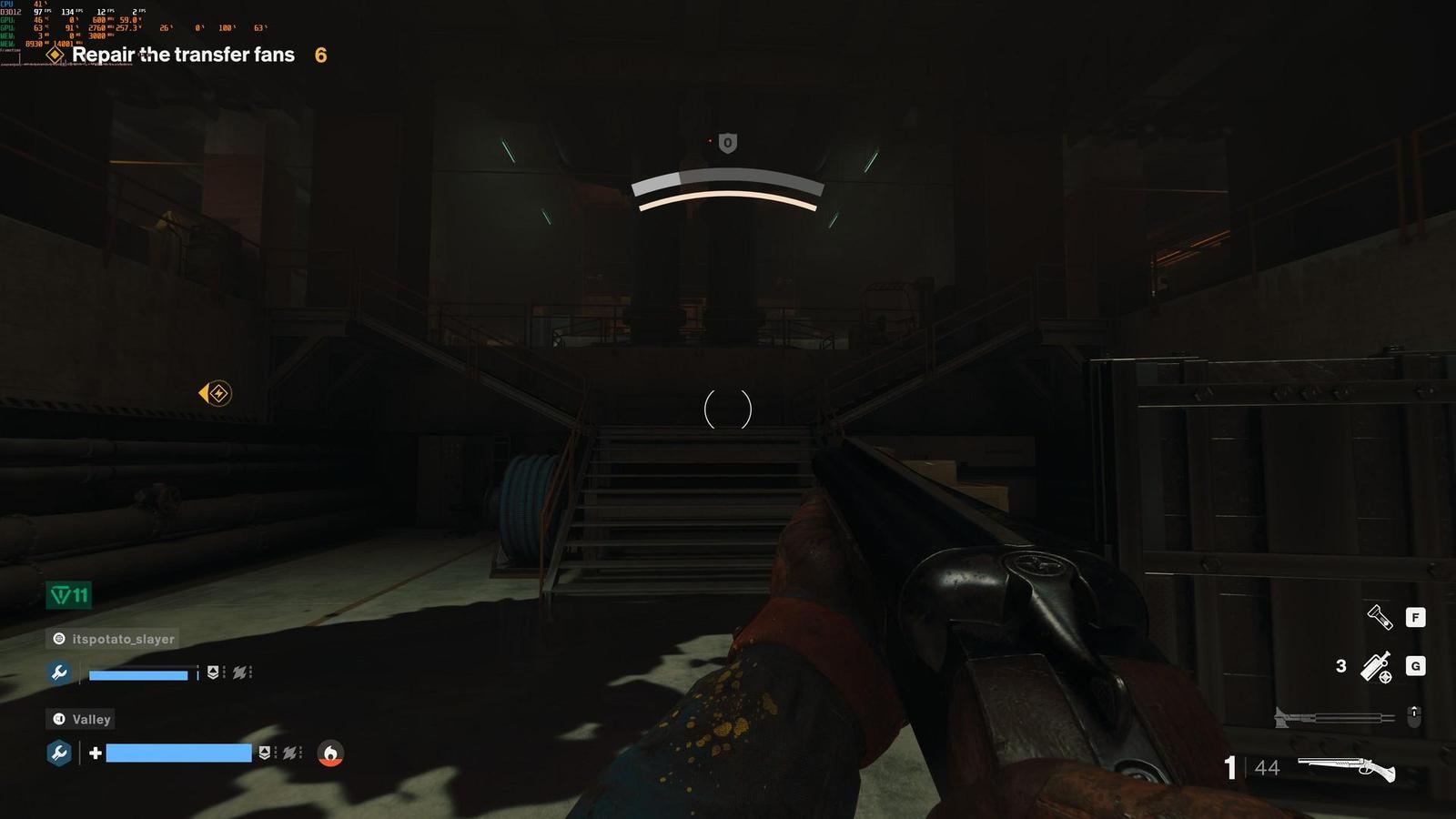Click the shield armor icon showing 0 at top center
1456x819 pixels.
(725, 144)
